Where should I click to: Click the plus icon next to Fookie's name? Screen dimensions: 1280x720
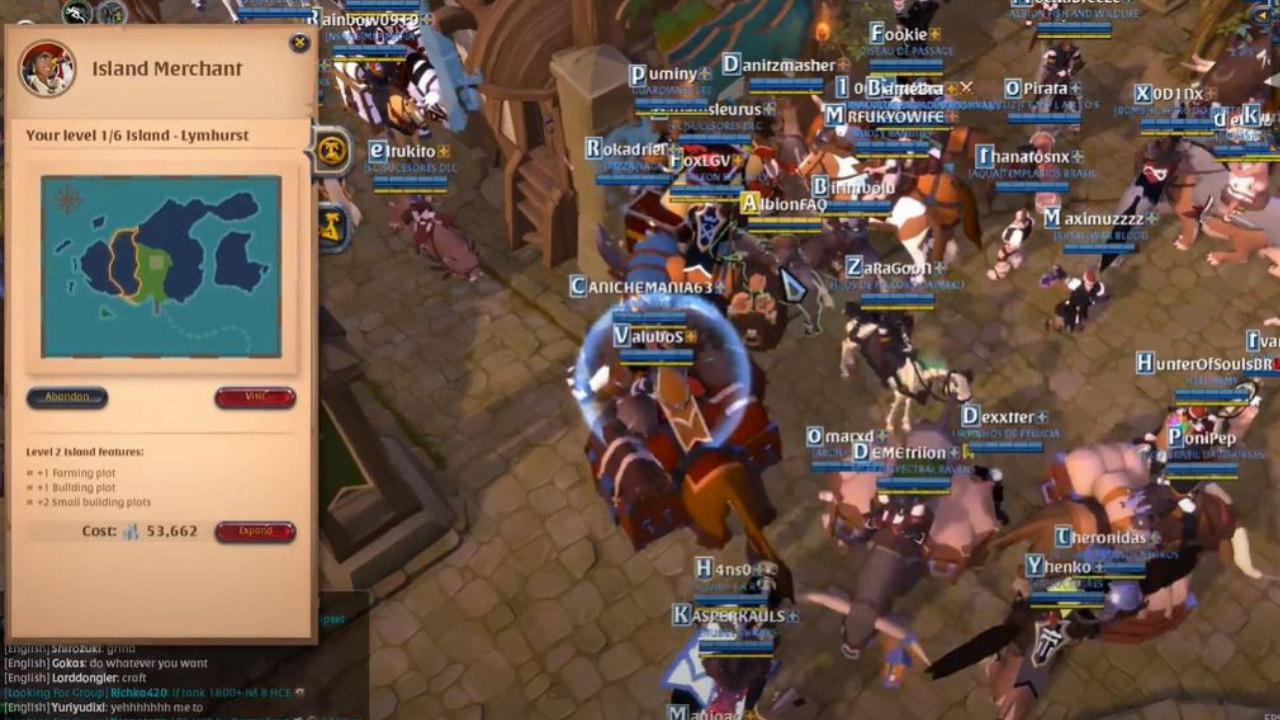935,34
